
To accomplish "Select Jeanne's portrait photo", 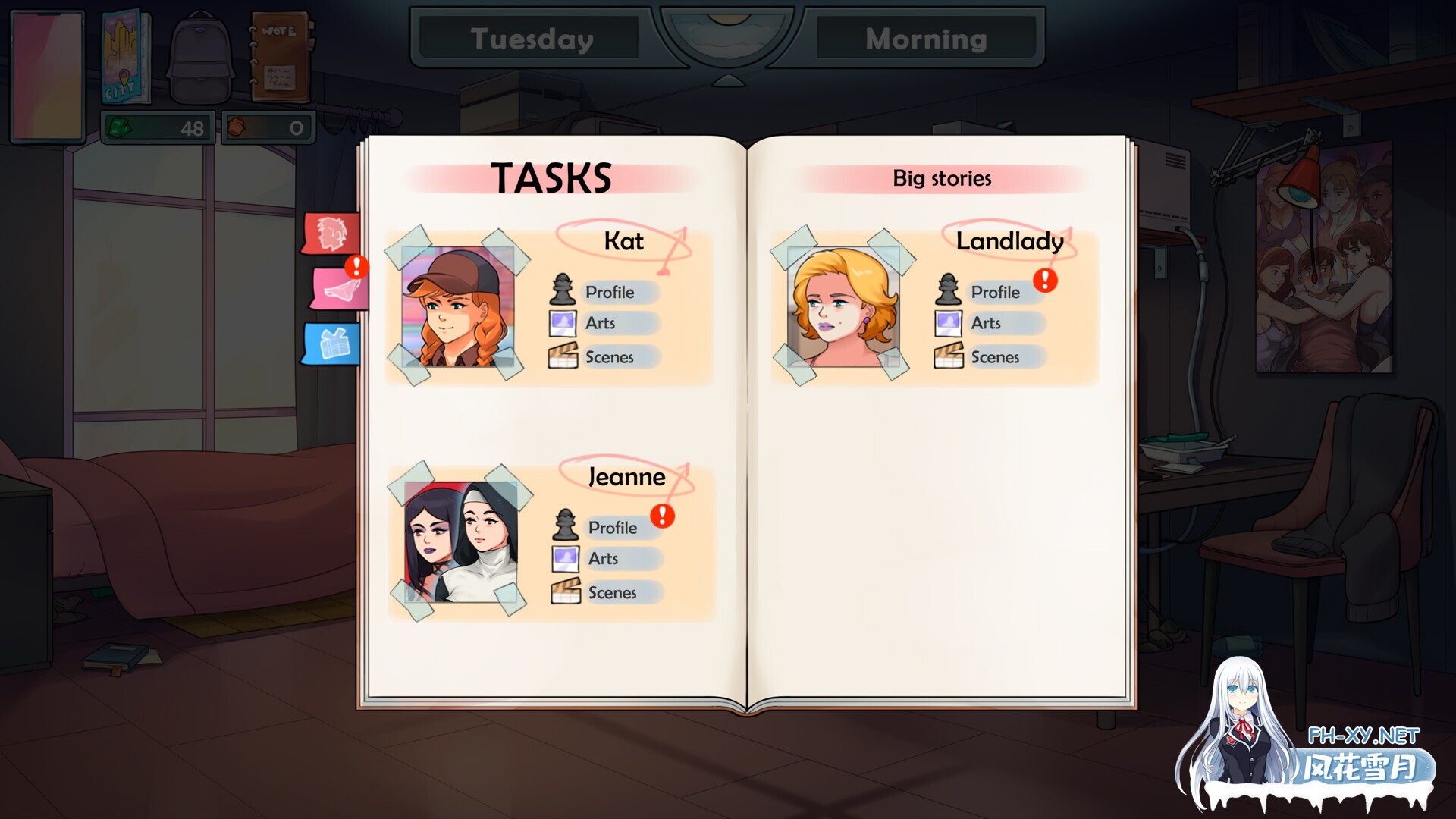I will coord(460,542).
